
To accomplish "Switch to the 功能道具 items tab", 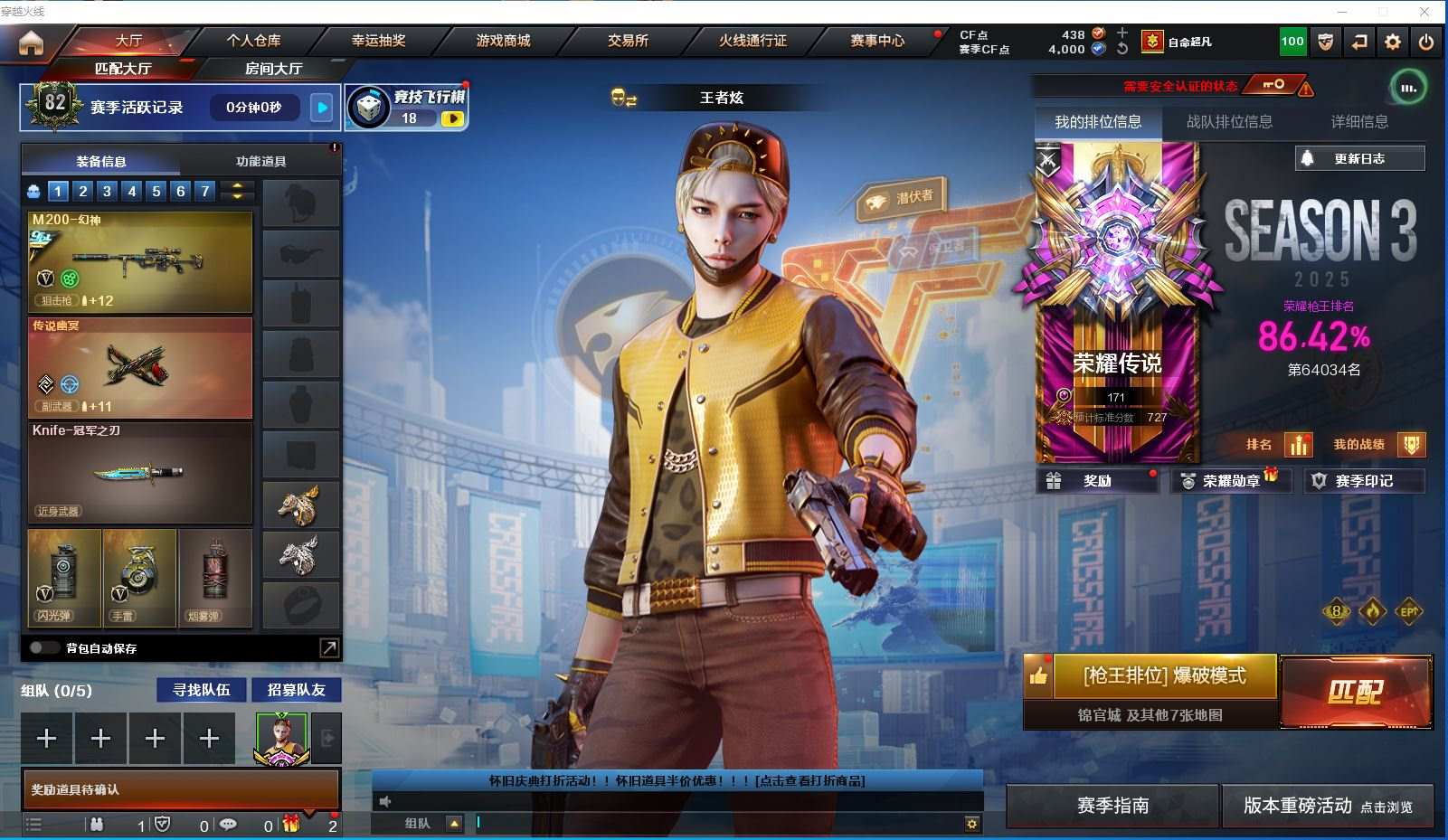I will [x=260, y=161].
